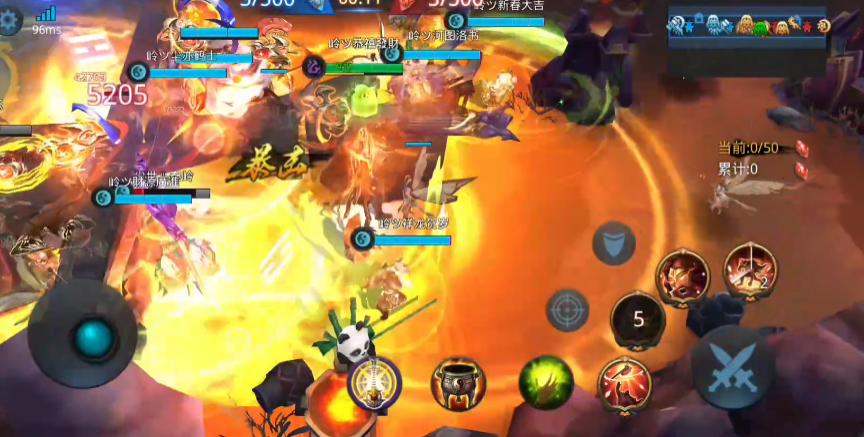Open the lane minimap strip
Image resolution: width=864 pixels, height=437 pixels.
click(749, 27)
